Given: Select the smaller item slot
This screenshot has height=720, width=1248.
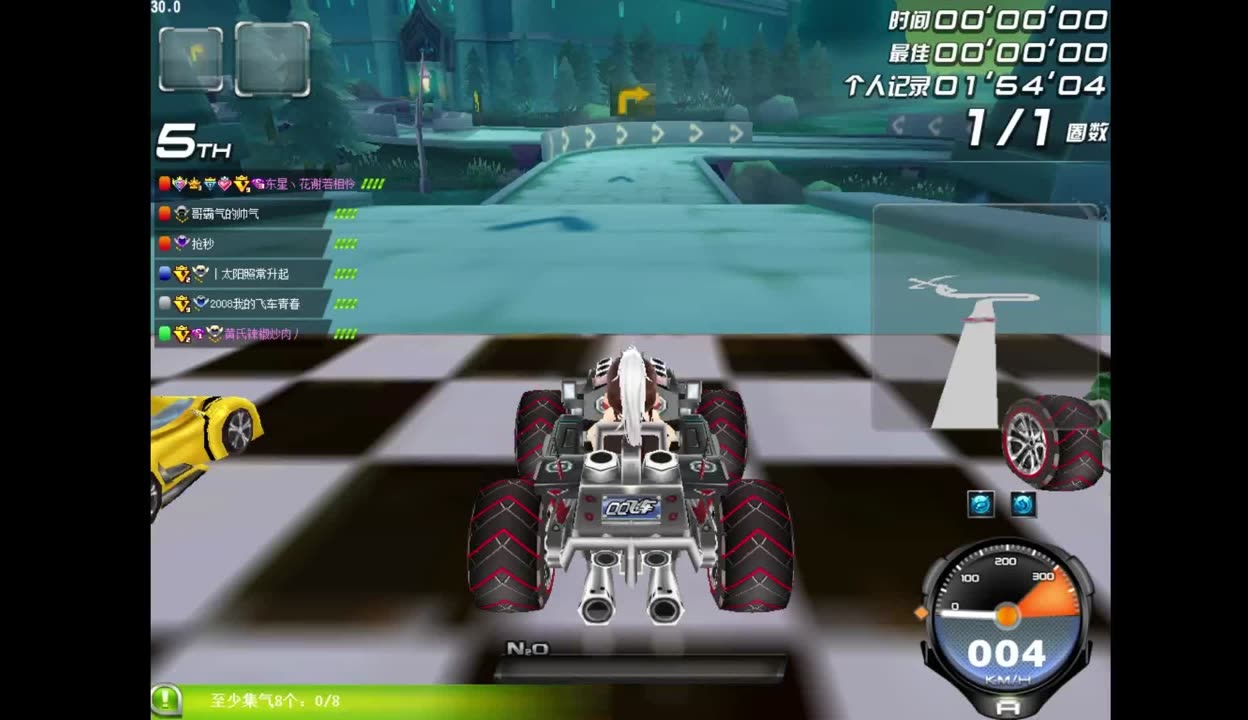Looking at the screenshot, I should (x=190, y=59).
